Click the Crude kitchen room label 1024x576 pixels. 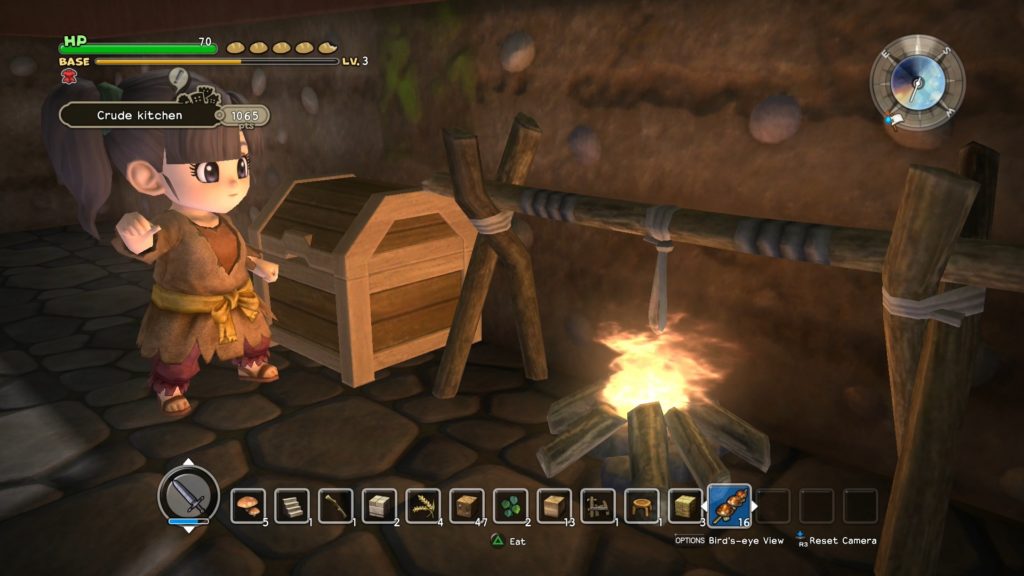(140, 115)
